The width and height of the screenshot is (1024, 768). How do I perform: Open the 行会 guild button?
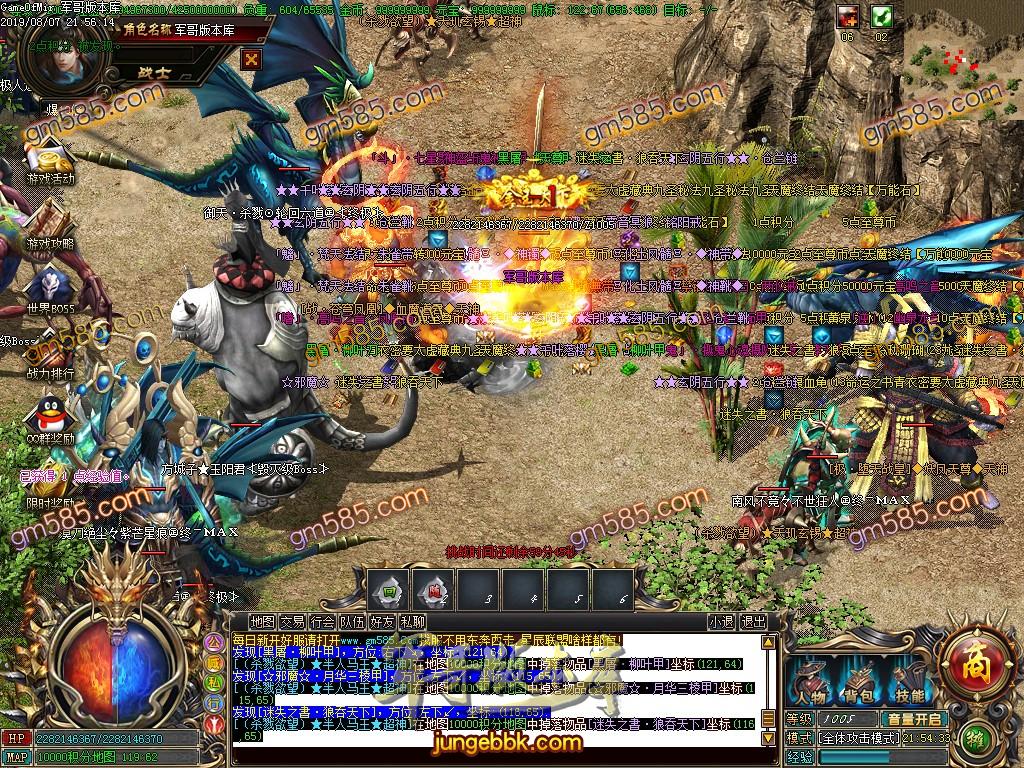(x=323, y=622)
